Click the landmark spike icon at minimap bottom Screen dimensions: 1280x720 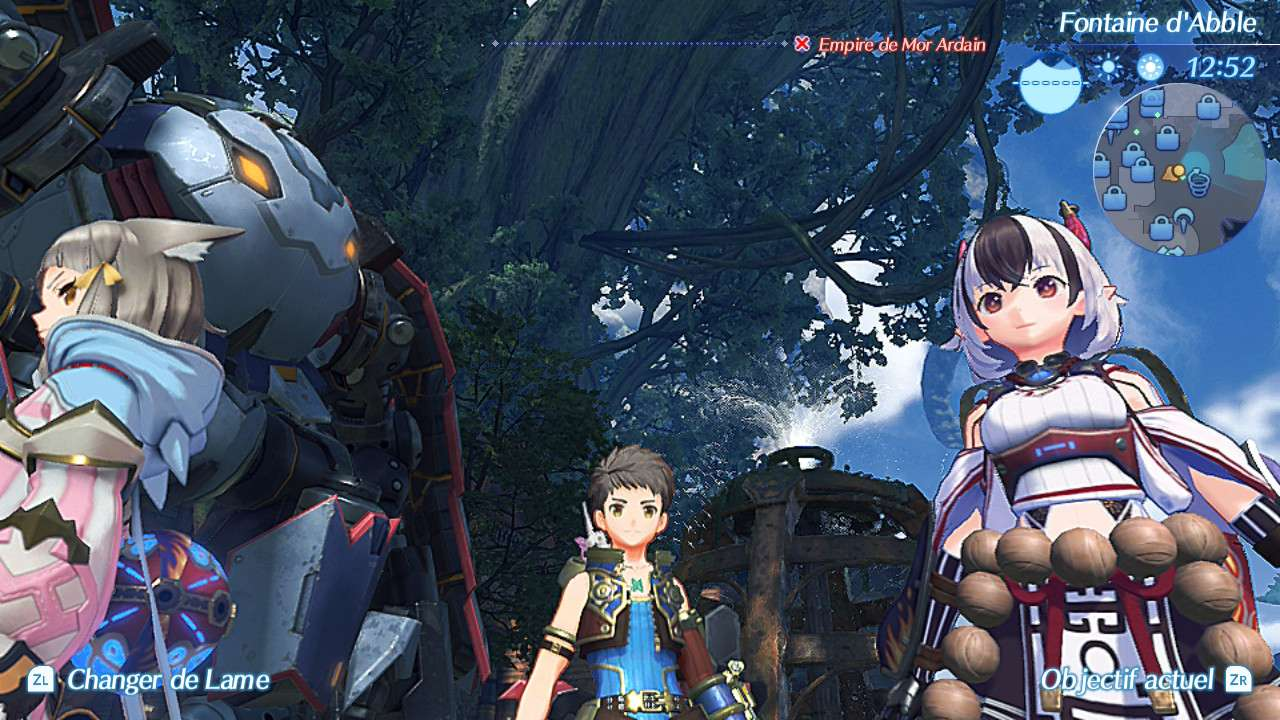(x=1184, y=220)
